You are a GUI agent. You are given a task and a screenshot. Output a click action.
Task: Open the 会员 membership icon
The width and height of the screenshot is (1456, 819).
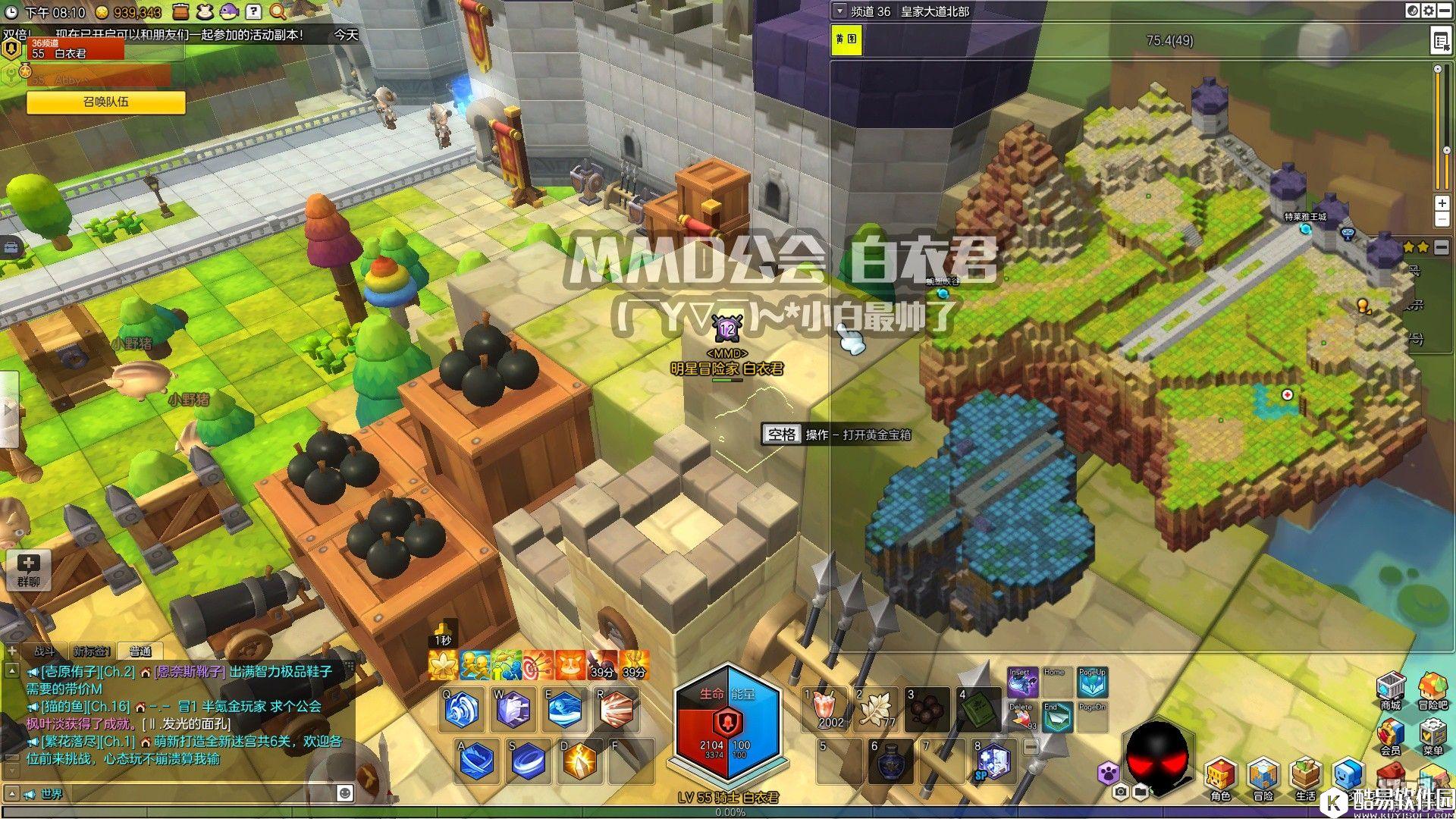tap(1390, 734)
